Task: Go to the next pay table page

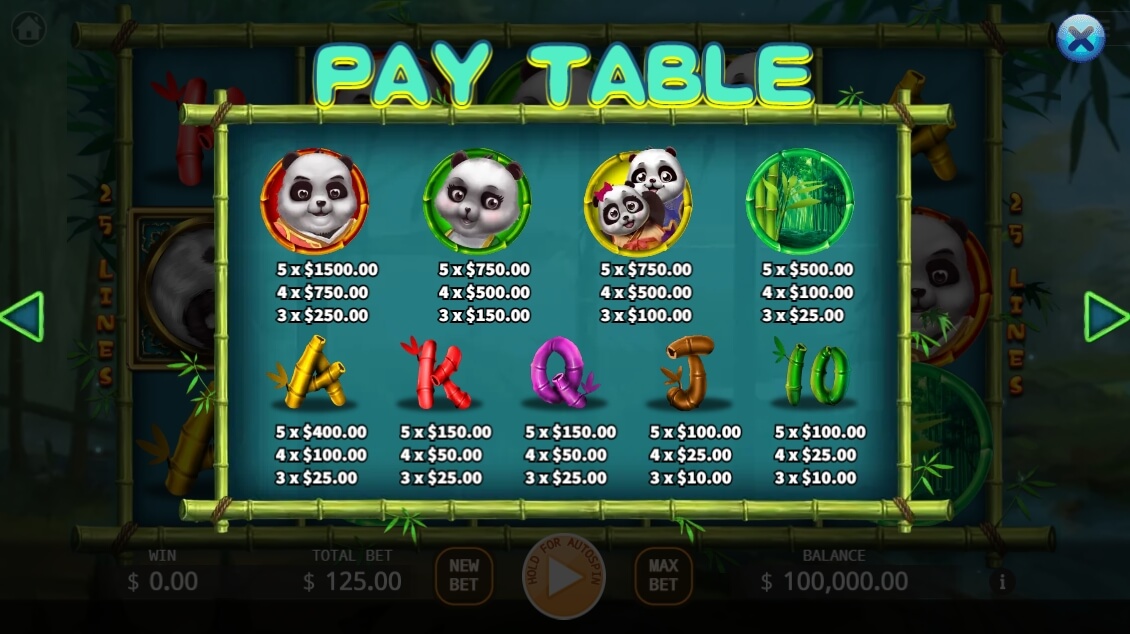Action: [x=1105, y=317]
